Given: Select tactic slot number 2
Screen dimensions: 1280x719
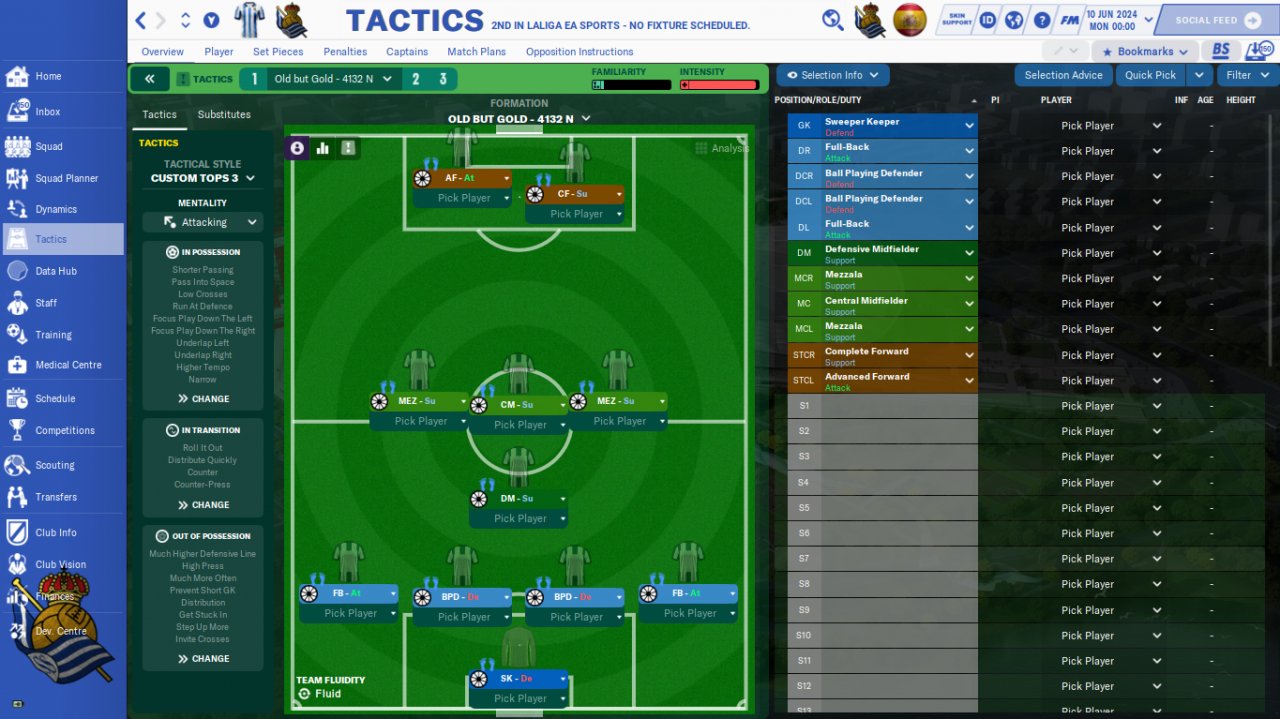Looking at the screenshot, I should (416, 79).
